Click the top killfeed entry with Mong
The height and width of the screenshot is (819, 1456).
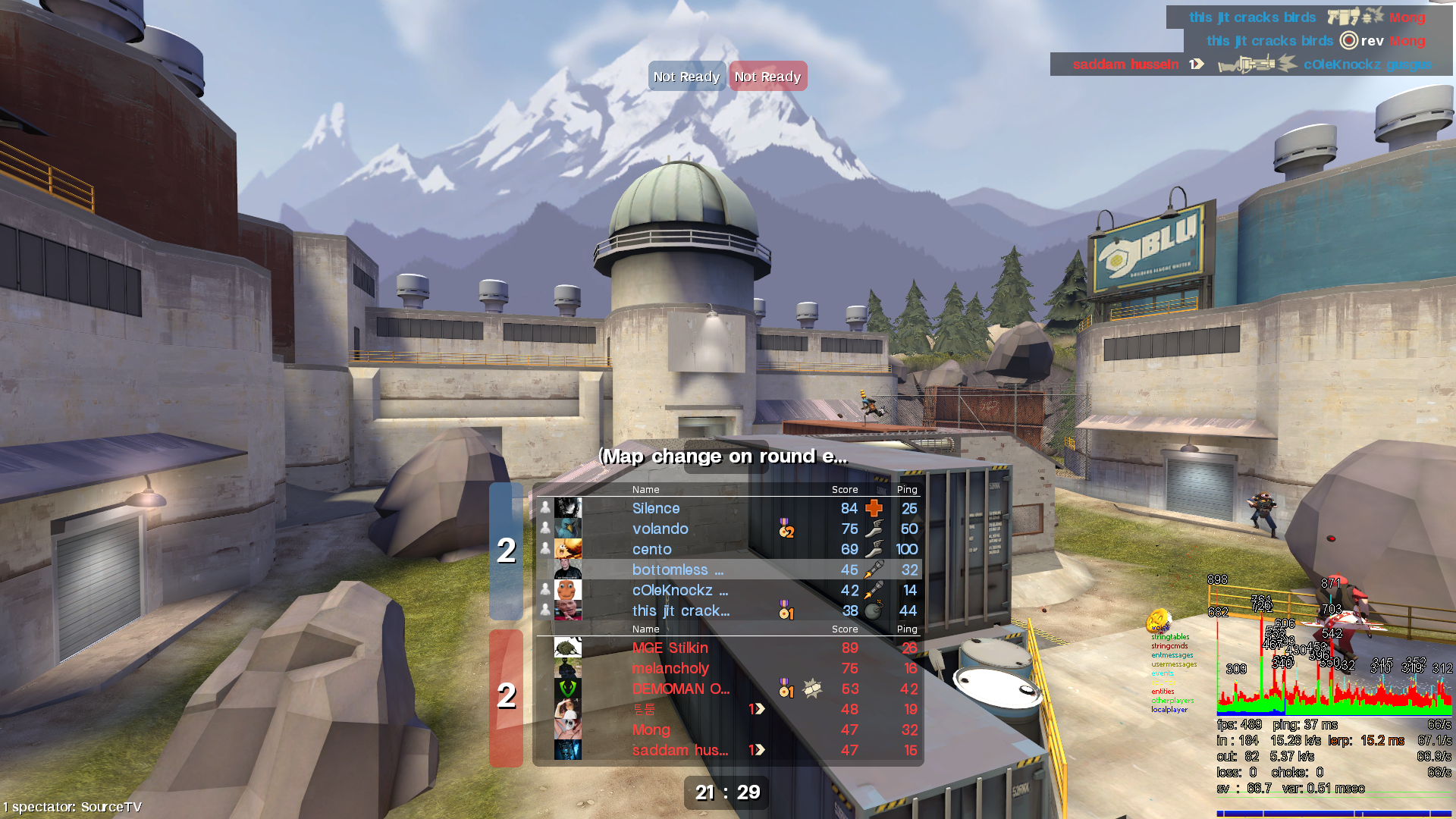(x=1306, y=17)
